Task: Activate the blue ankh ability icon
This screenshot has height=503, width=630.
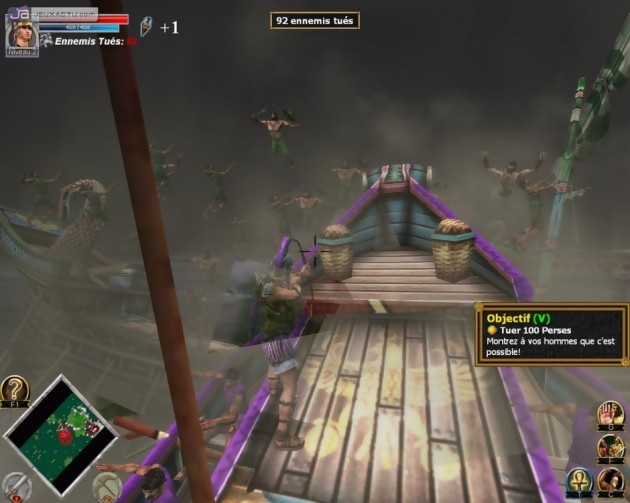Action: 580,483
